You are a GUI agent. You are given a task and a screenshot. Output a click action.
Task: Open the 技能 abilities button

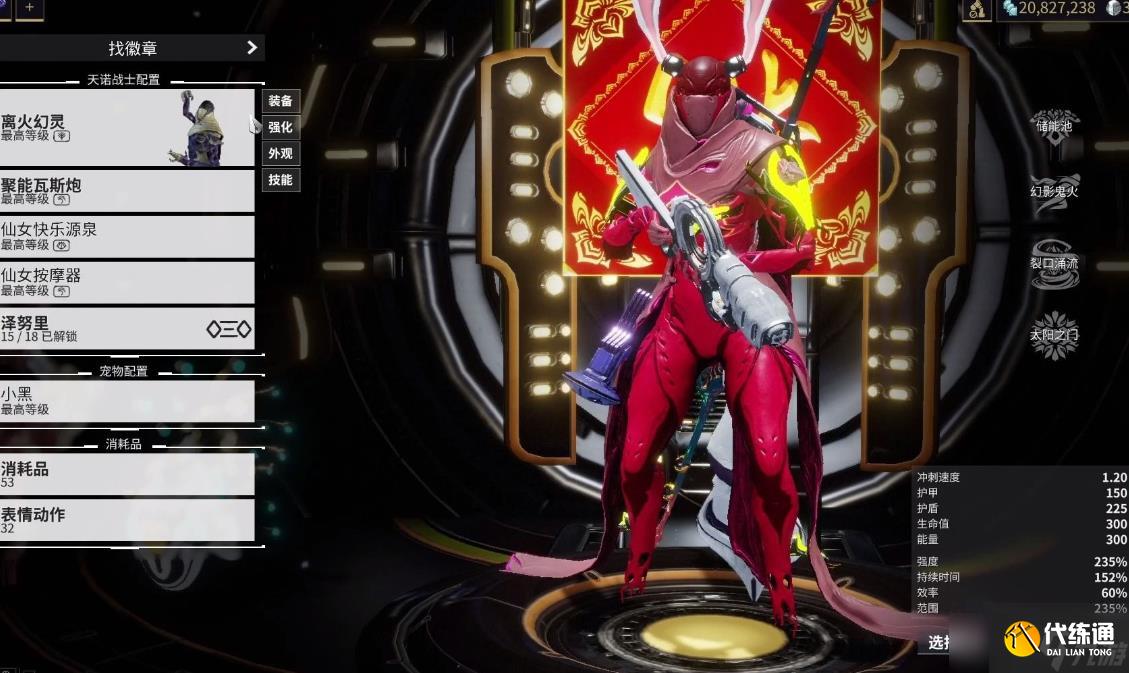coord(281,180)
